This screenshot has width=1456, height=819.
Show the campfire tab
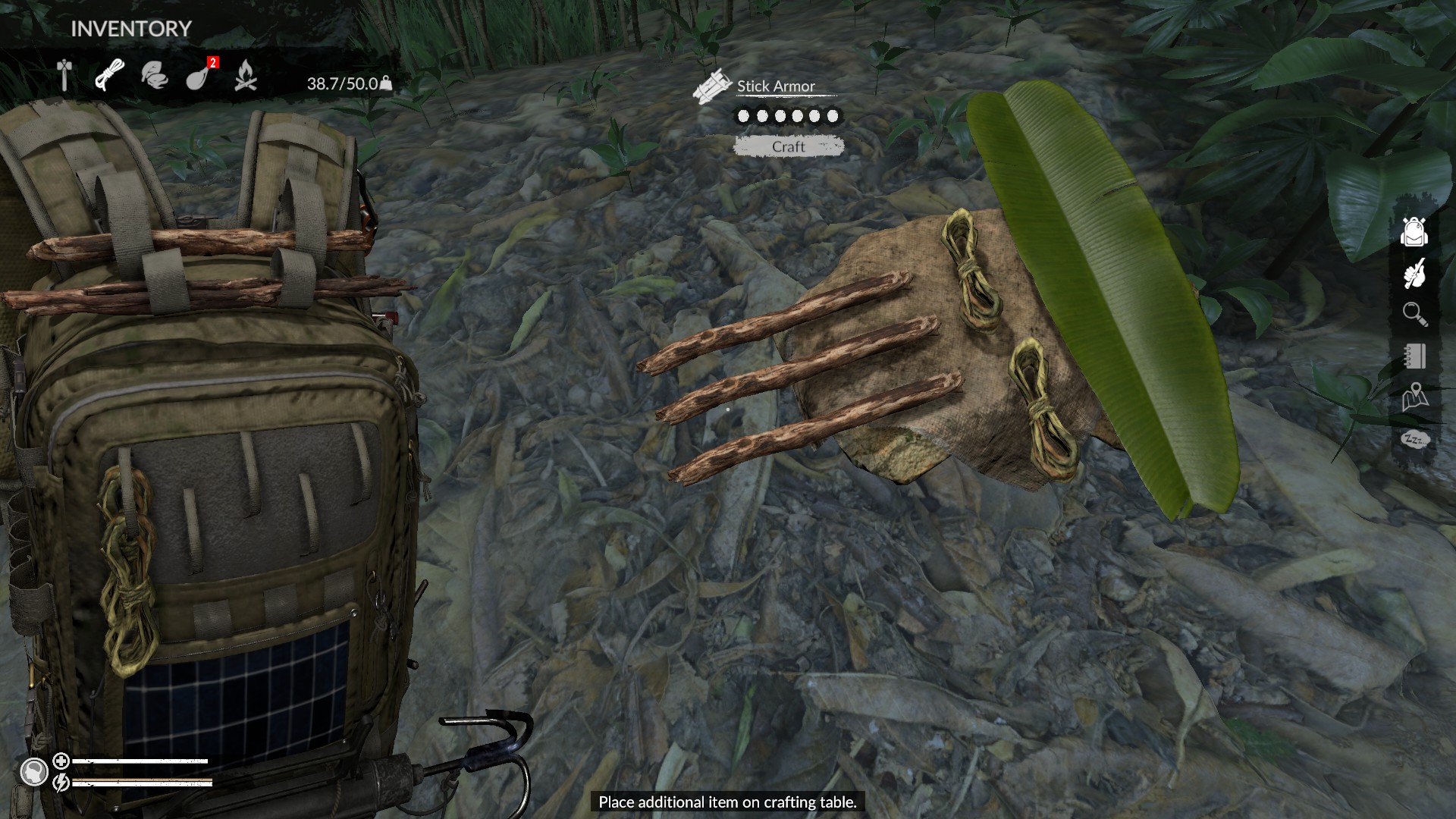click(245, 75)
